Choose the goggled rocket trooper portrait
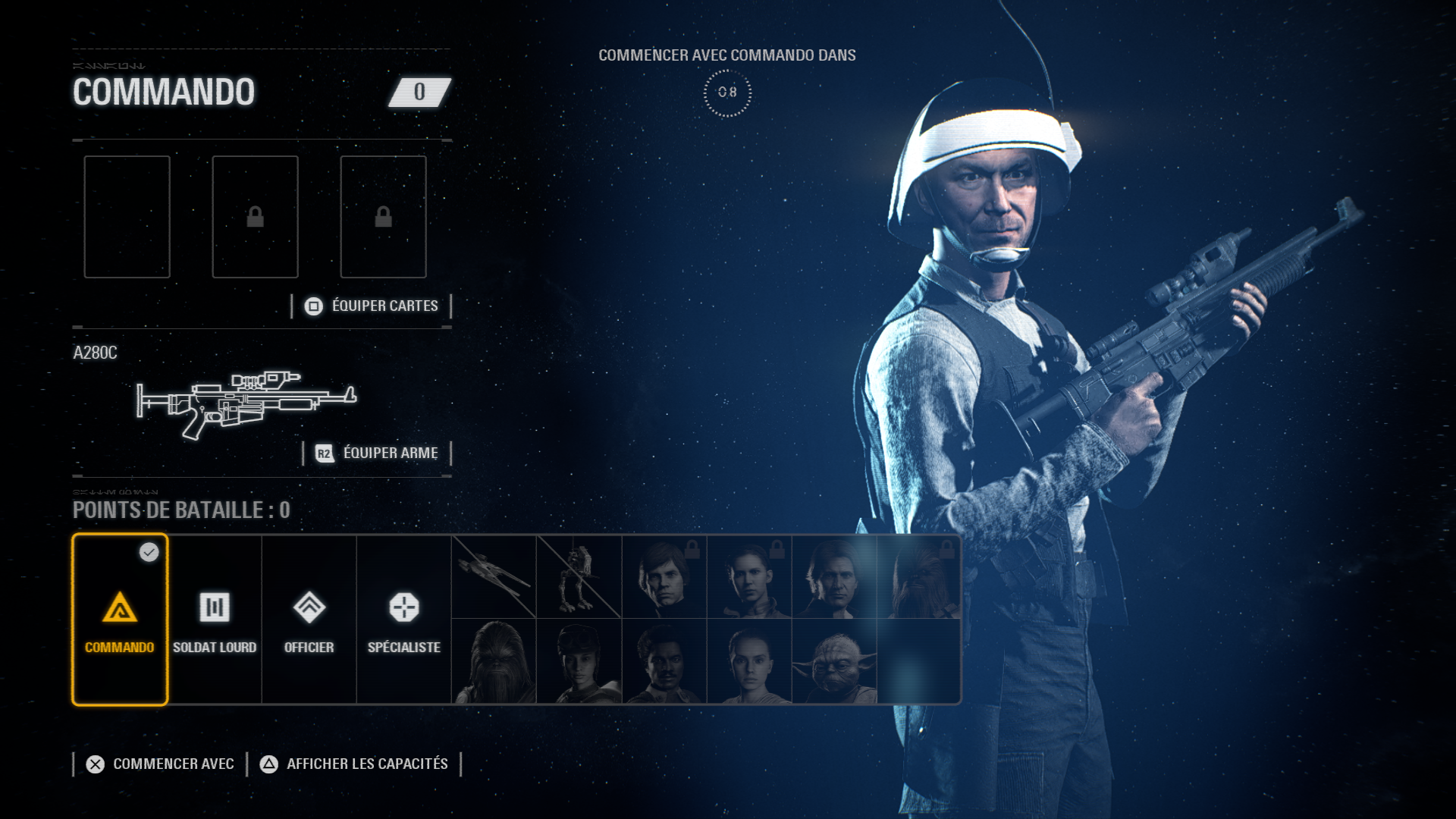Image resolution: width=1456 pixels, height=819 pixels. click(579, 662)
